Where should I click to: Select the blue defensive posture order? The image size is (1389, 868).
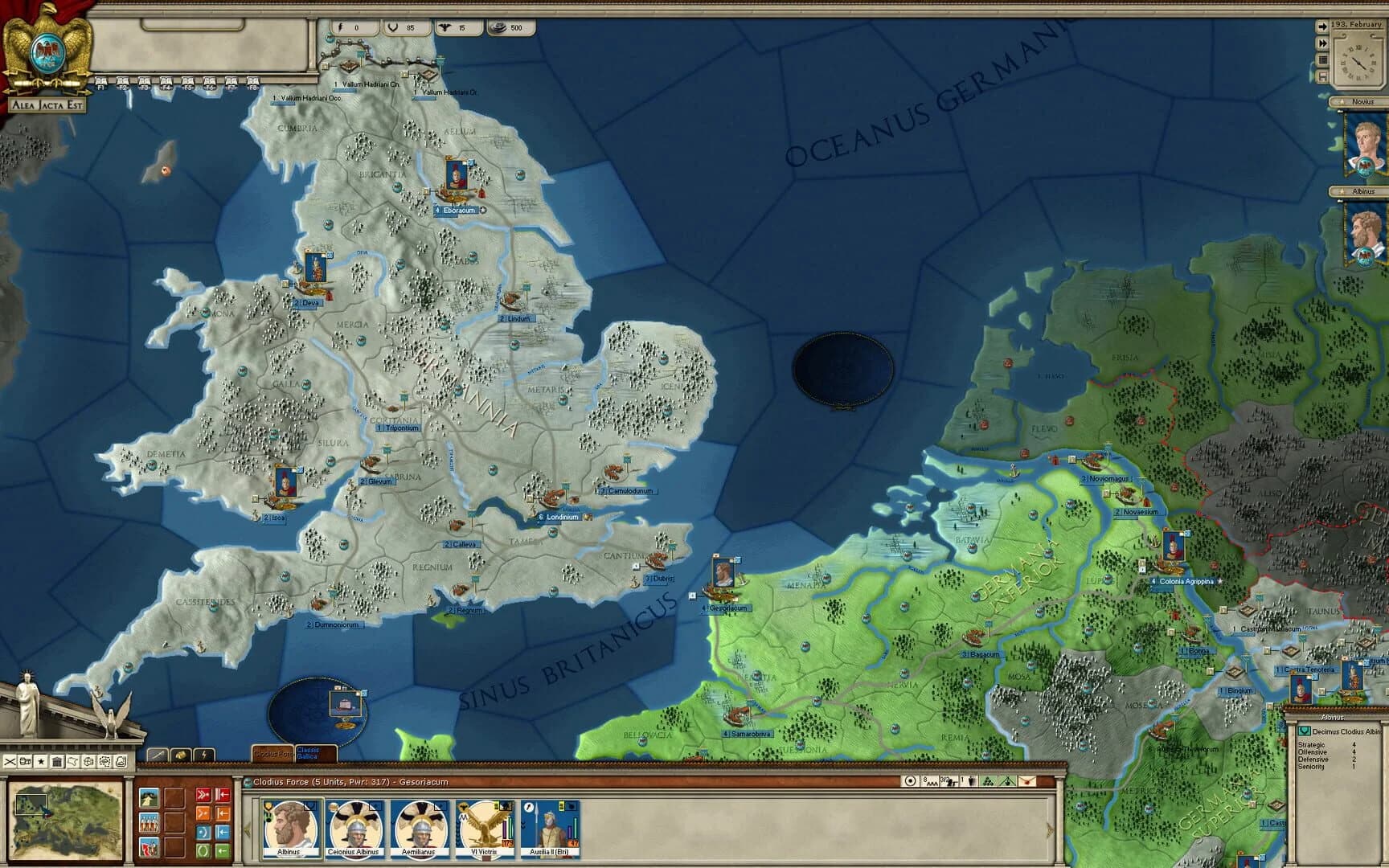pyautogui.click(x=203, y=832)
